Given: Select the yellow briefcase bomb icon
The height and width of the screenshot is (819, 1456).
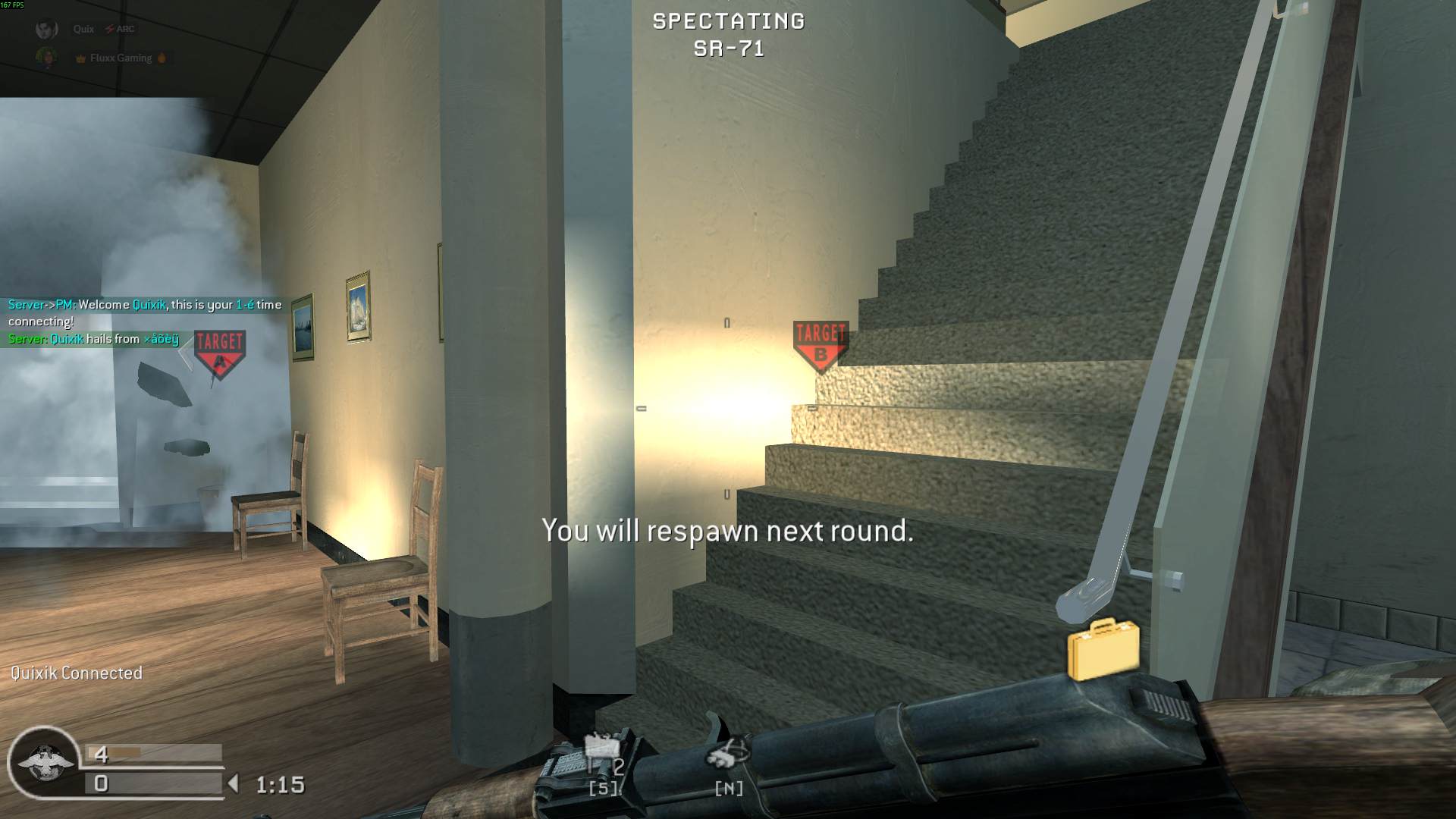Looking at the screenshot, I should (1103, 649).
